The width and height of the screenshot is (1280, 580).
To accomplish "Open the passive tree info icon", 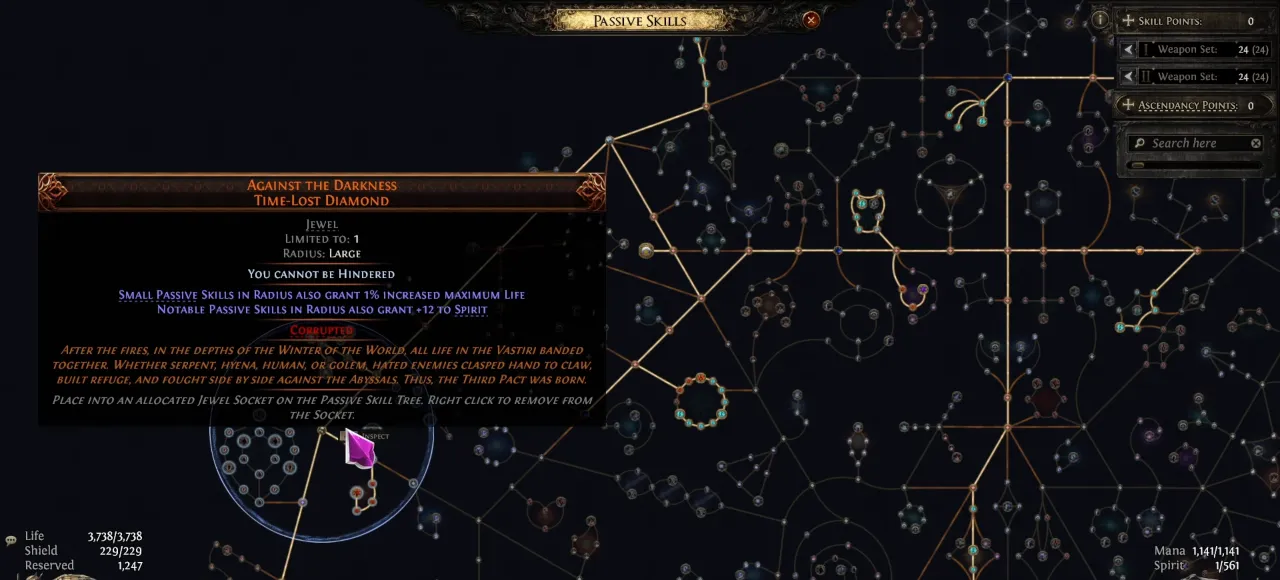I will [1100, 19].
